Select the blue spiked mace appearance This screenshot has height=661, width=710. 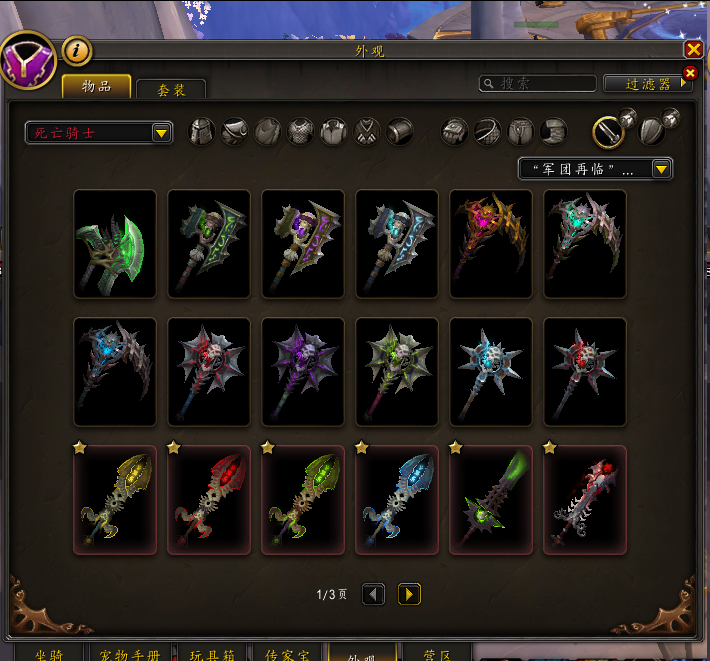tap(491, 372)
